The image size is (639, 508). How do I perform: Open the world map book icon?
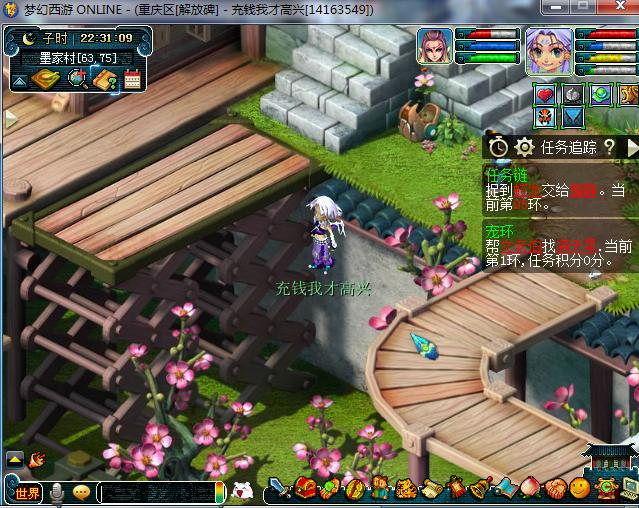coord(44,79)
